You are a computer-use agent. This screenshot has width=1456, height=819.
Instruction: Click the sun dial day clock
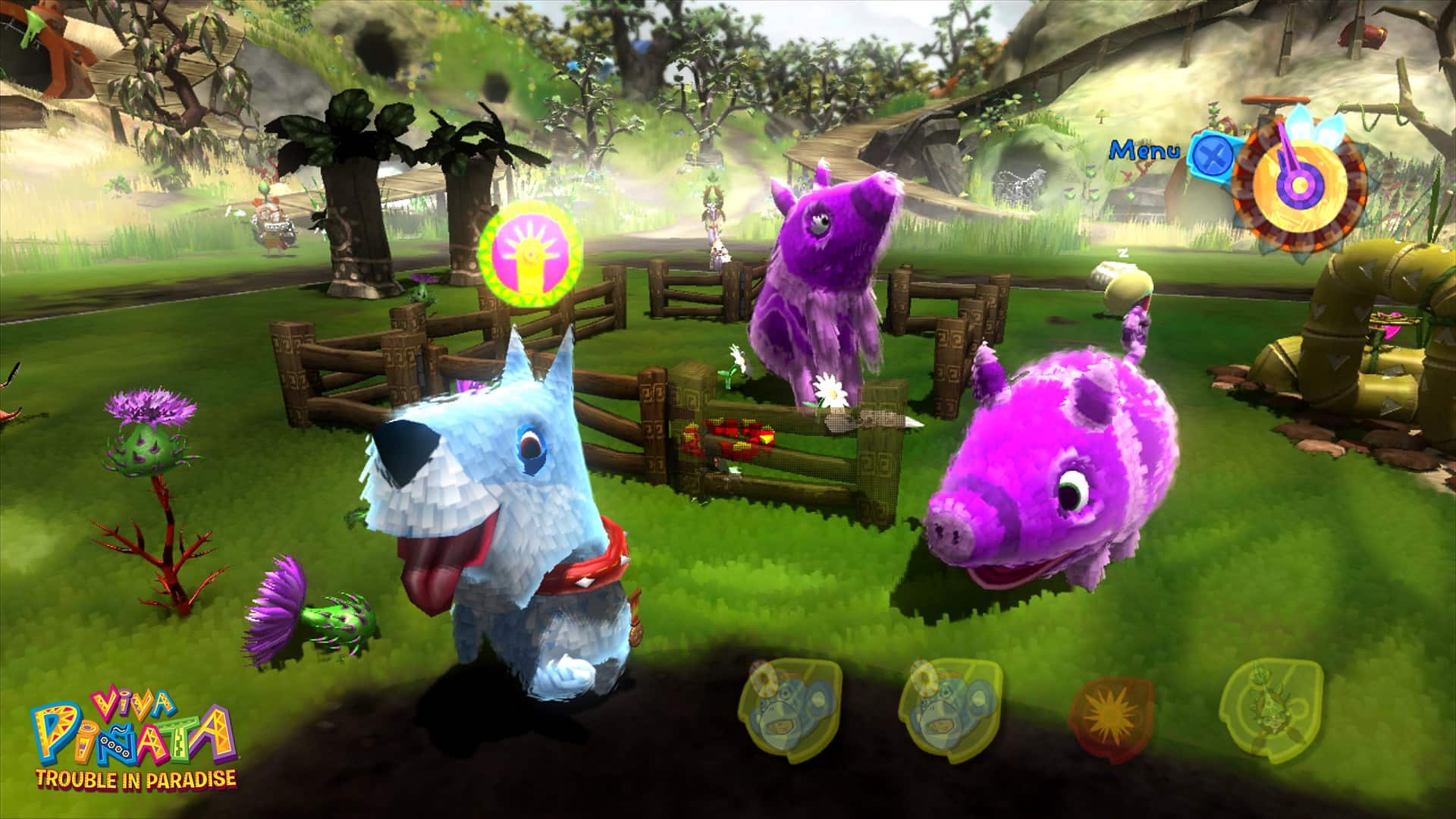(1298, 184)
